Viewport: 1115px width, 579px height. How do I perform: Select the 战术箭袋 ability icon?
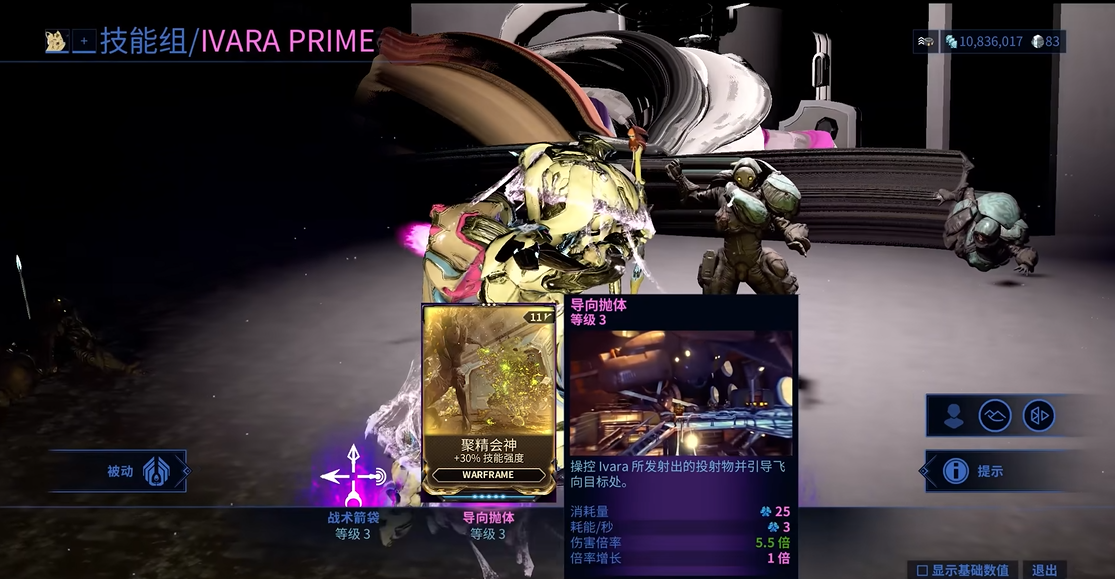pos(353,478)
